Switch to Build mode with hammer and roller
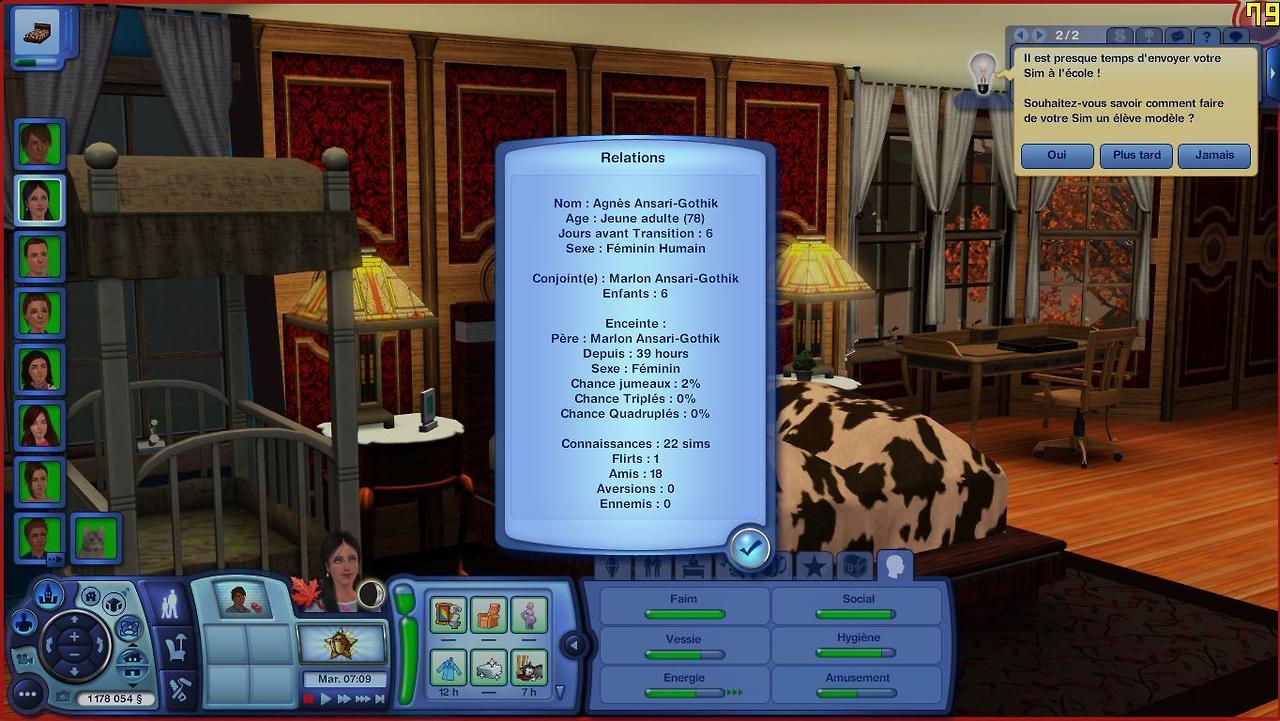Viewport: 1280px width, 721px height. [x=179, y=689]
